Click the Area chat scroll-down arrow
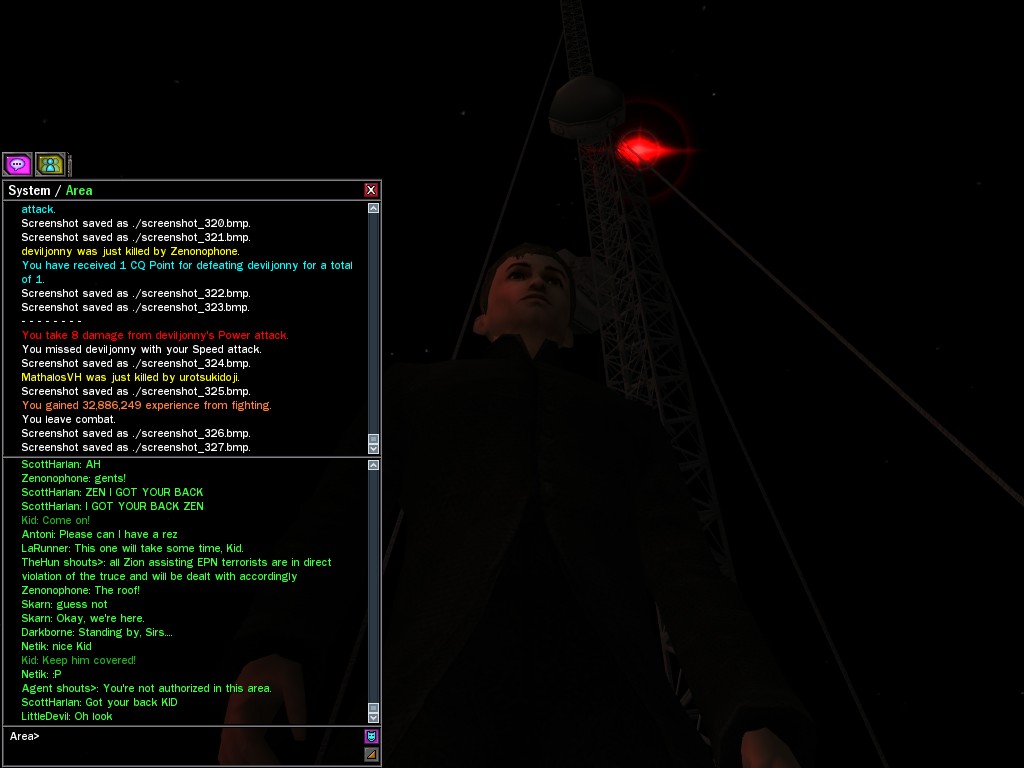Image resolution: width=1024 pixels, height=768 pixels. tap(374, 717)
